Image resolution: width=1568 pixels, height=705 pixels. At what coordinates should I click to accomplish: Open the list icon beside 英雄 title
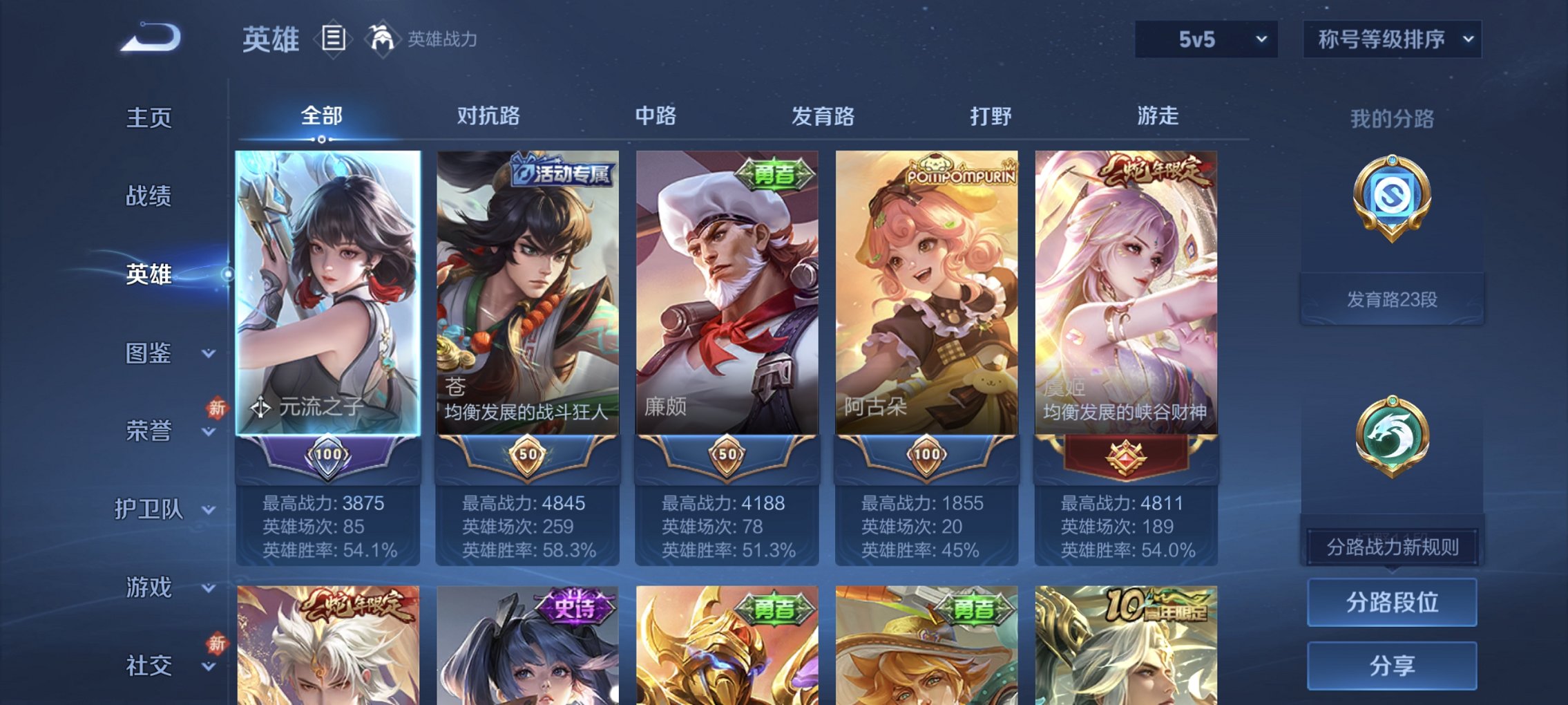(x=334, y=39)
